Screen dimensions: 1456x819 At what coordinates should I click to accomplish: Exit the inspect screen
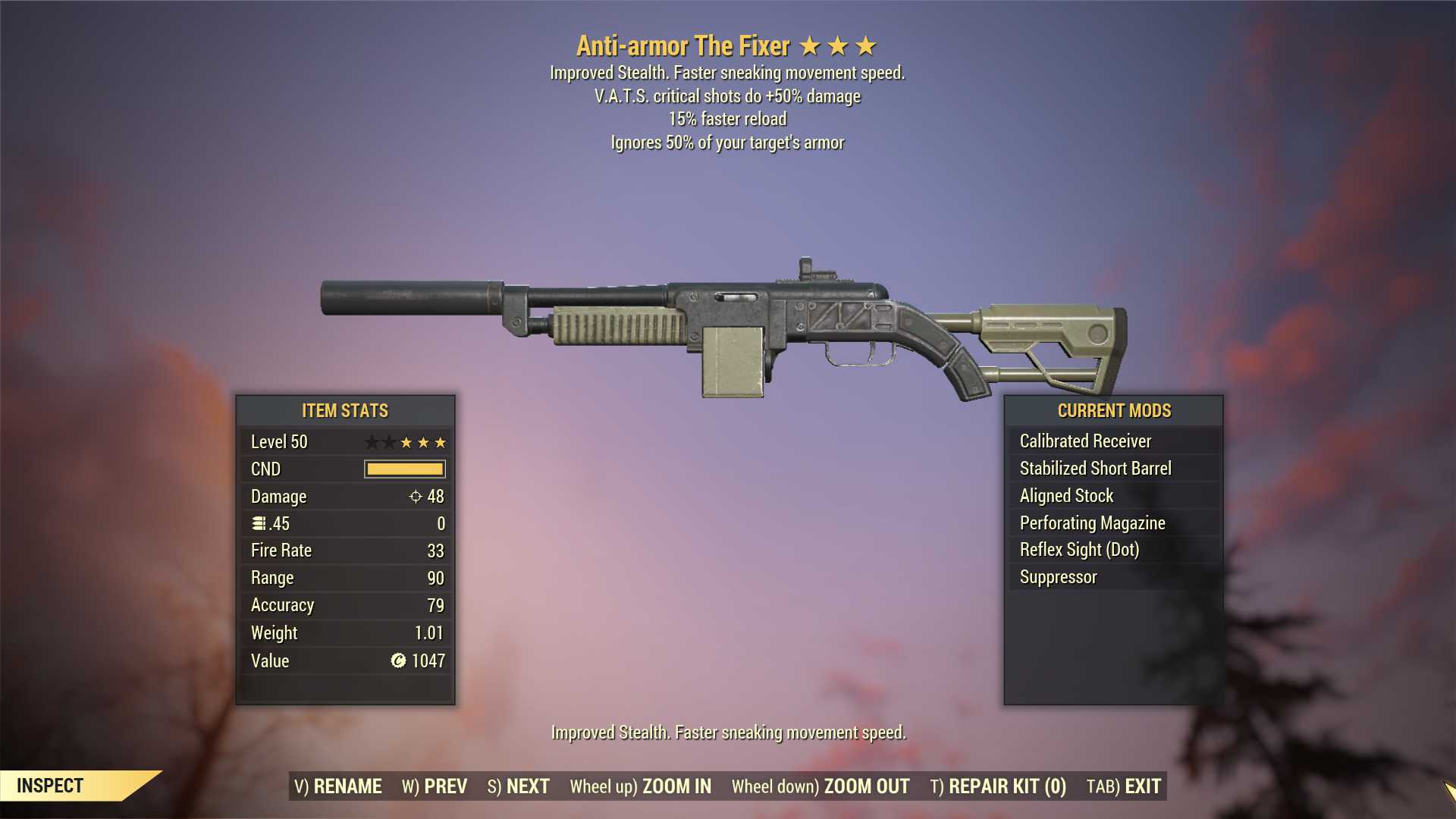pos(1124,786)
